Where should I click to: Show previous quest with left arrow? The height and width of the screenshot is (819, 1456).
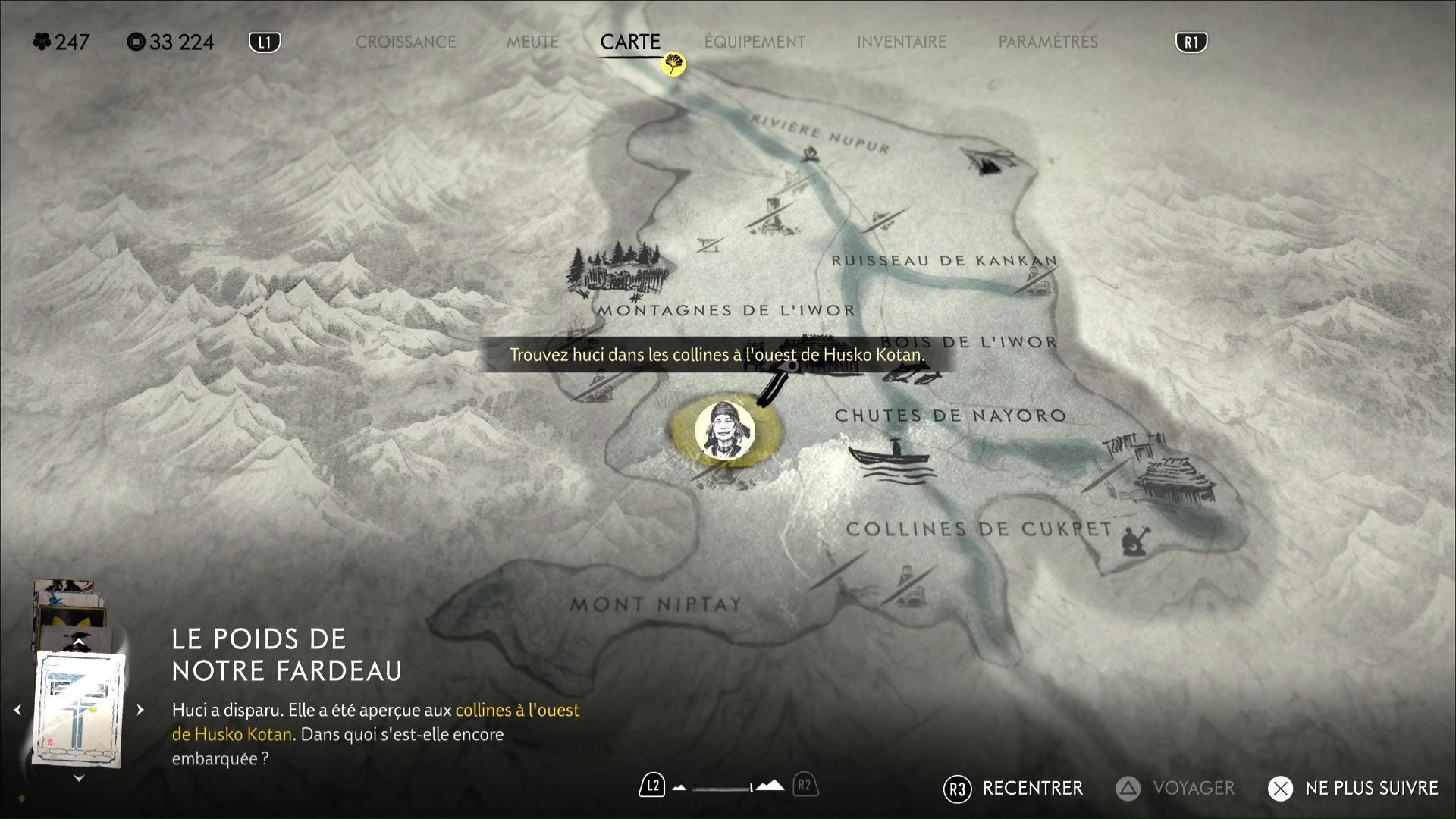point(17,710)
